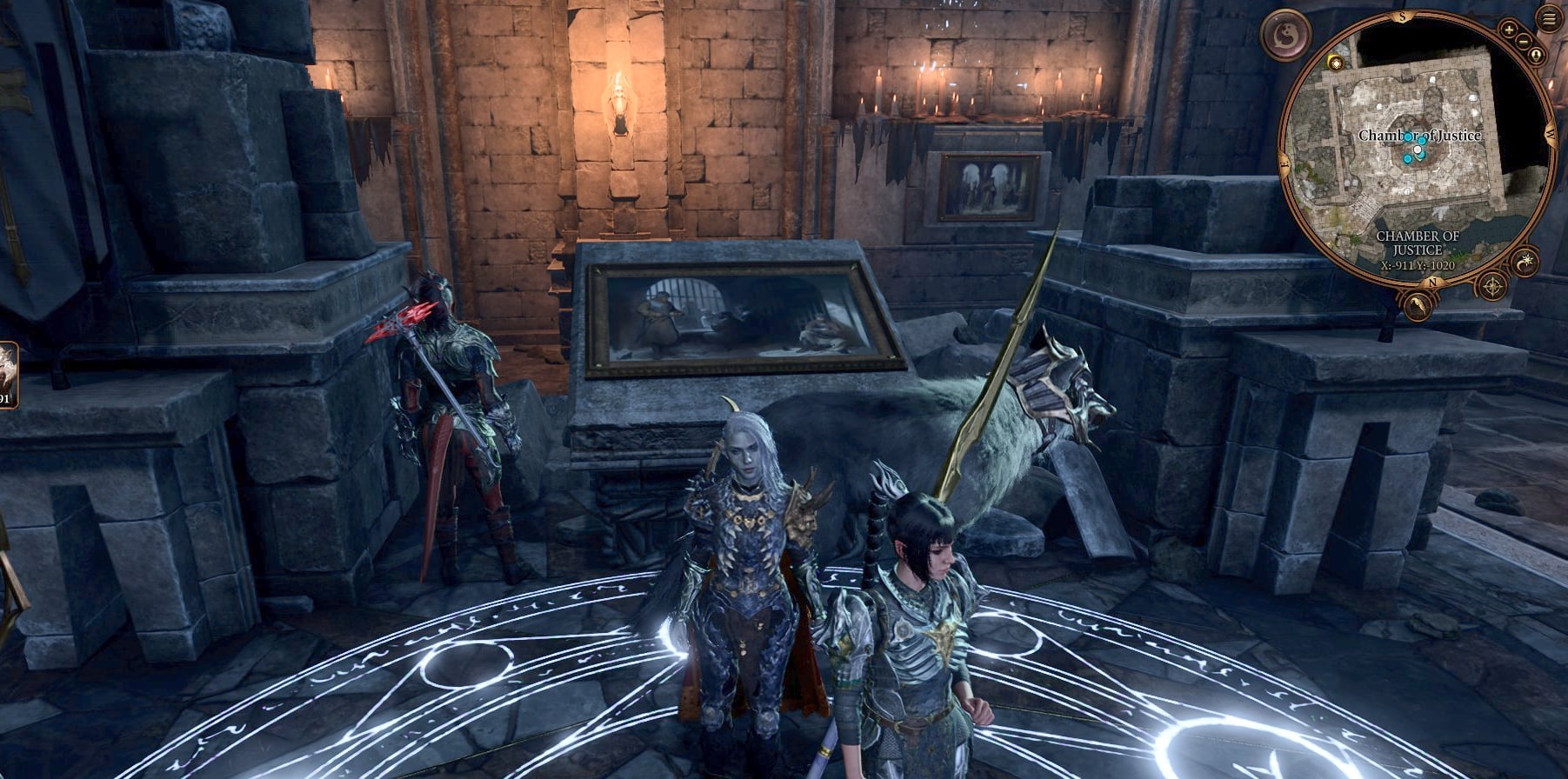
Task: Zoom in on the minimap
Action: tap(1511, 29)
